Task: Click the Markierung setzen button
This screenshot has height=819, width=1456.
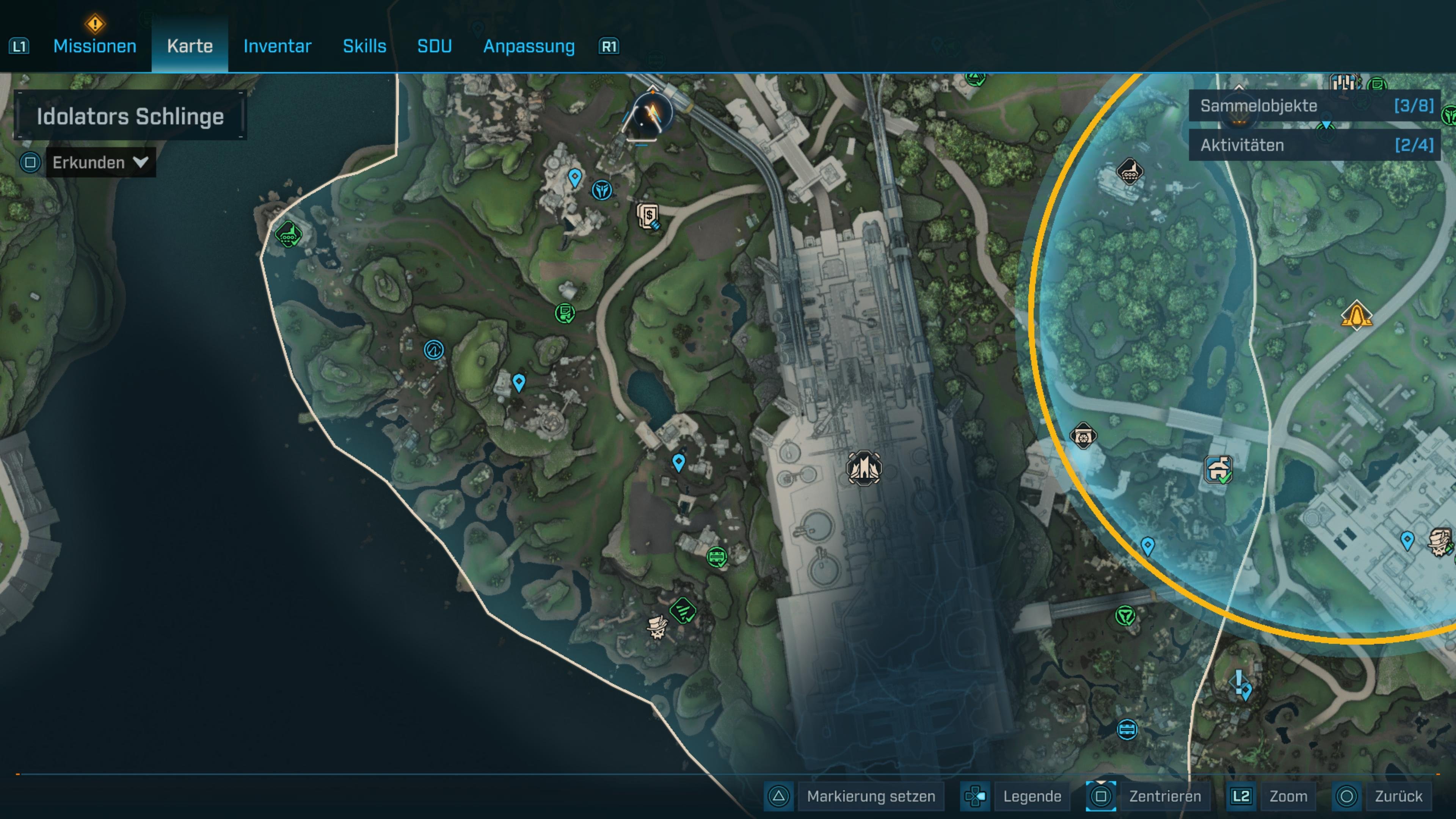Action: 871,796
